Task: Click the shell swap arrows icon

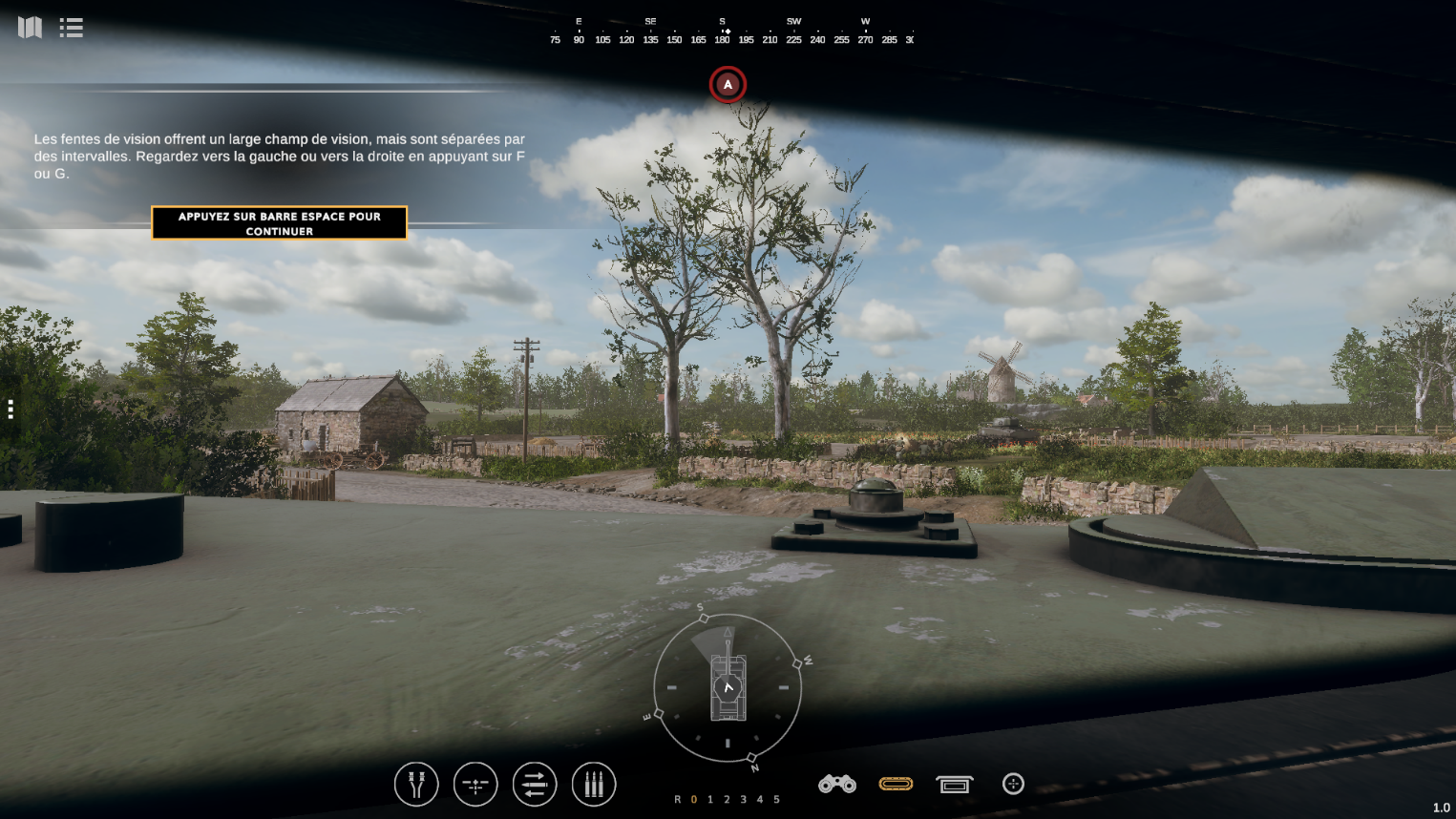Action: tap(535, 785)
